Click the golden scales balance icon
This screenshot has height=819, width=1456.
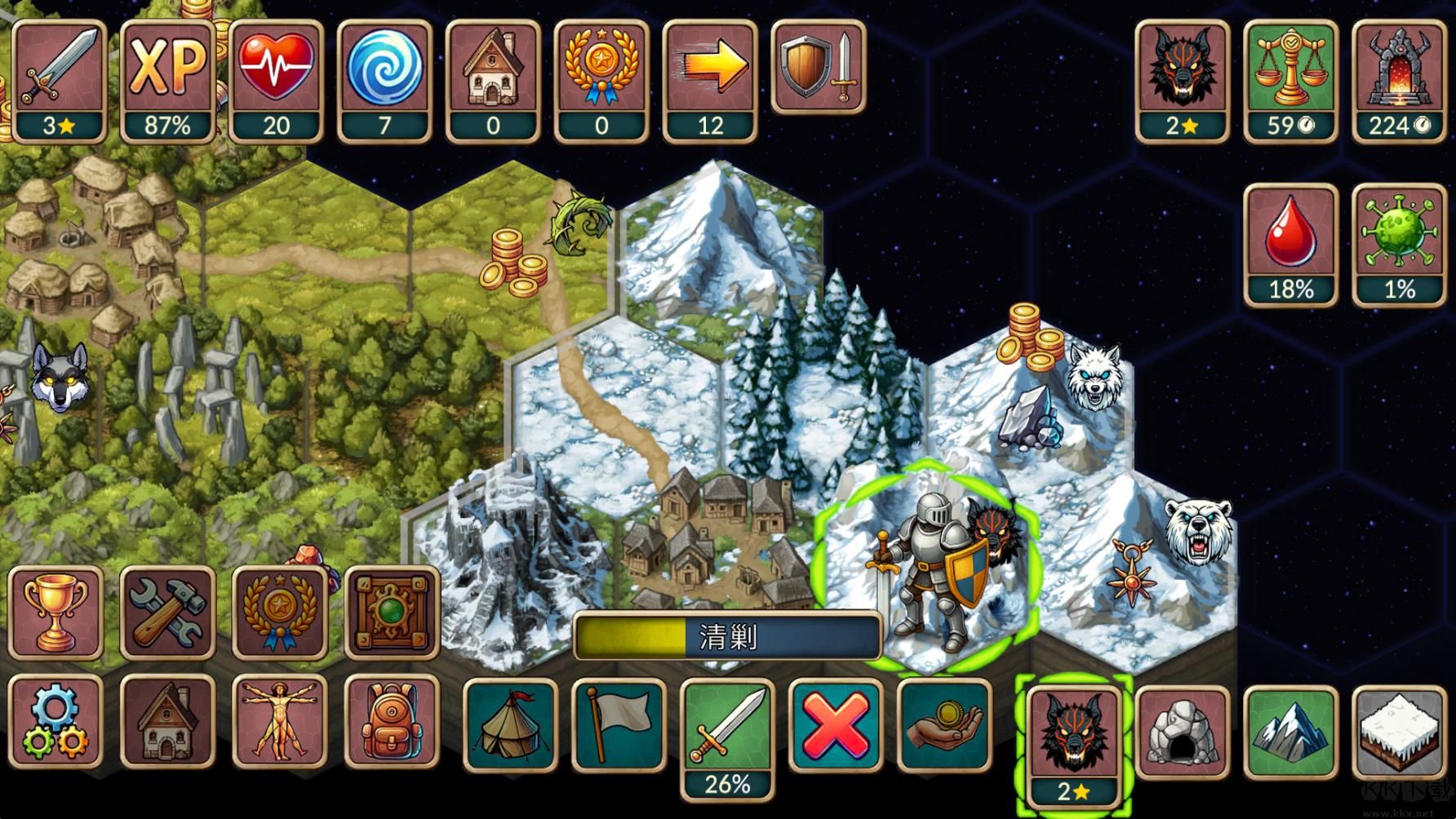(x=1290, y=80)
